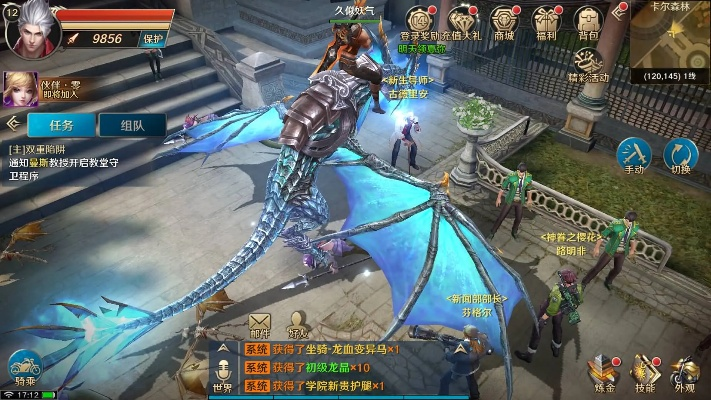Viewport: 711px width, 400px height.
Task: Click the 切换 switch target button
Action: (681, 155)
